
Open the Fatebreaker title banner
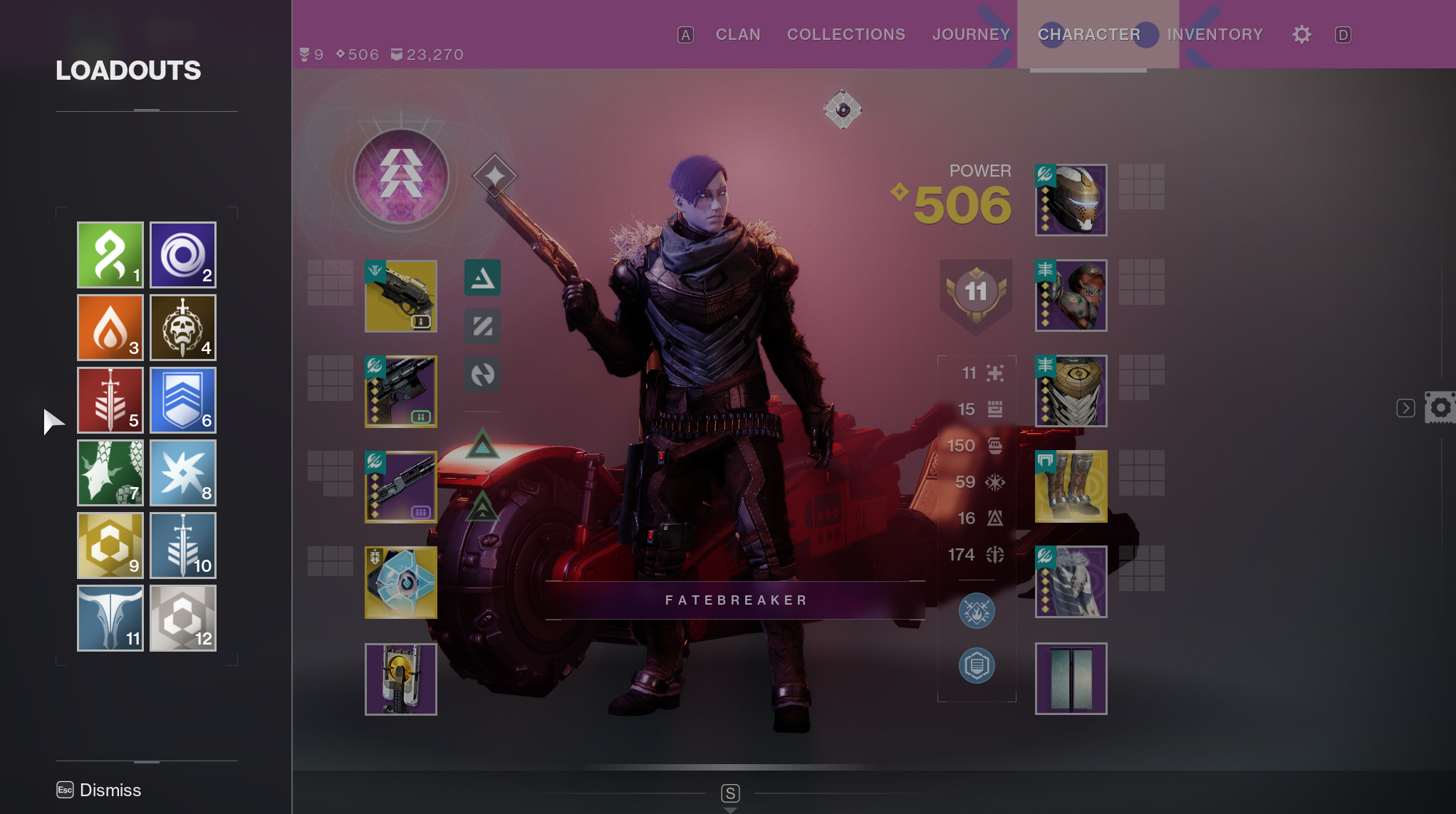point(735,600)
